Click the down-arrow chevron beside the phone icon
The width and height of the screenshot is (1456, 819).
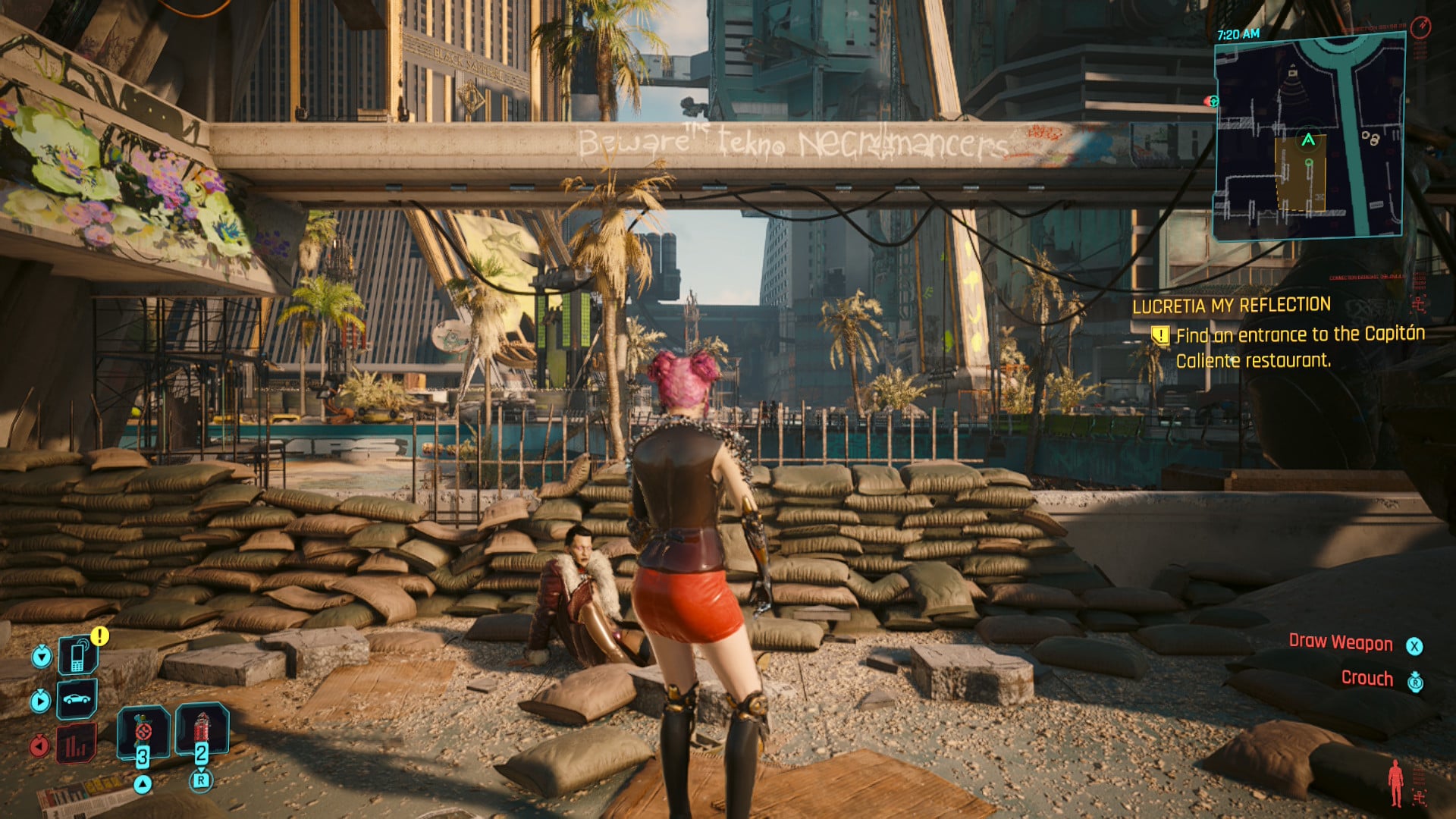click(41, 656)
